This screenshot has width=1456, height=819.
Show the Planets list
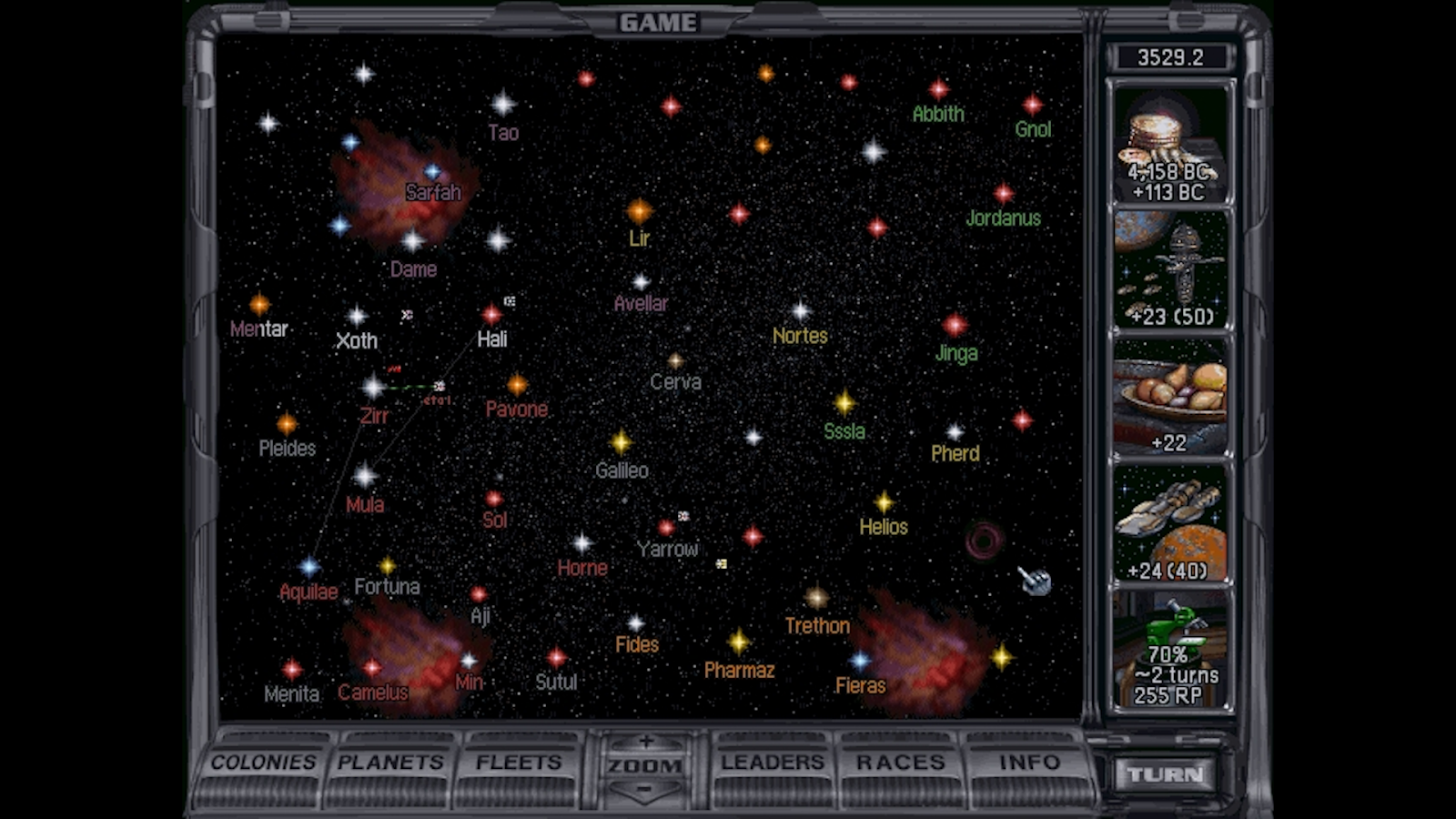point(390,763)
